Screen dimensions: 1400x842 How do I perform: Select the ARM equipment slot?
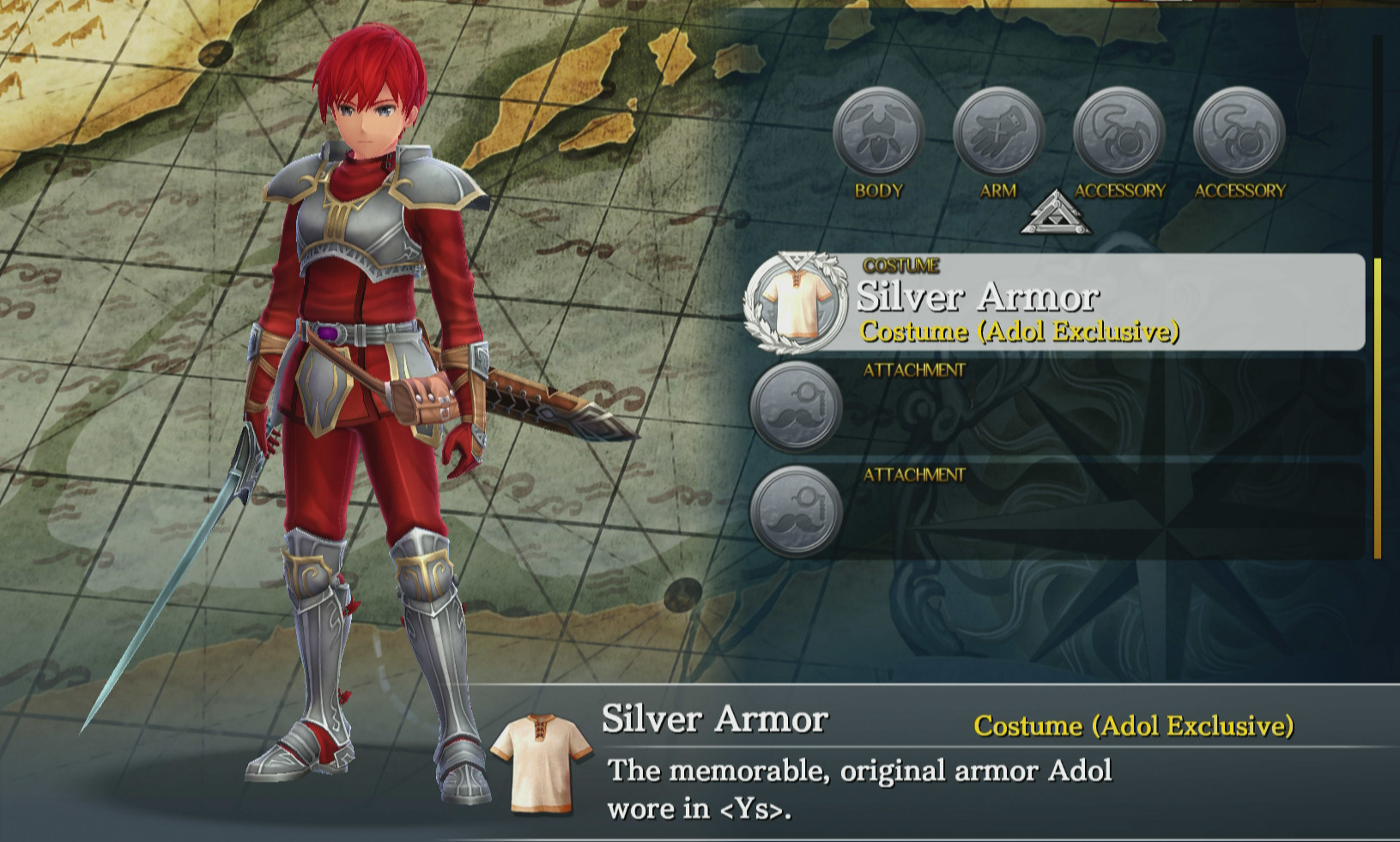pos(998,133)
